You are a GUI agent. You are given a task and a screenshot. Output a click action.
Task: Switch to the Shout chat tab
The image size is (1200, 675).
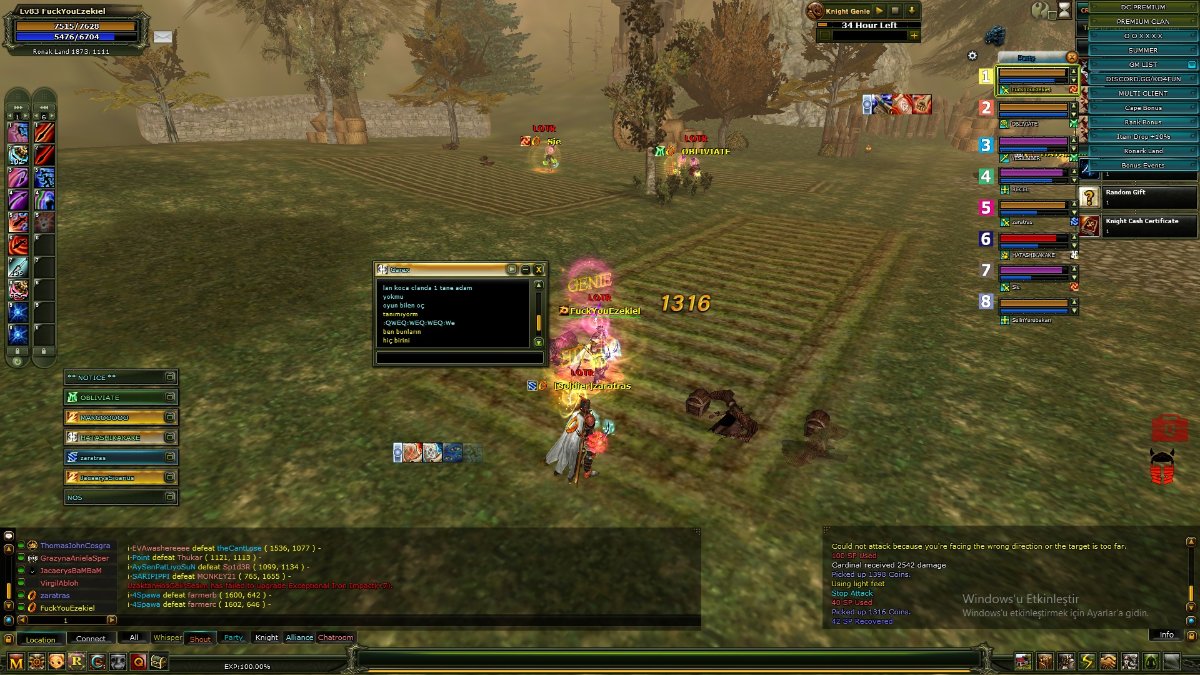[x=200, y=638]
